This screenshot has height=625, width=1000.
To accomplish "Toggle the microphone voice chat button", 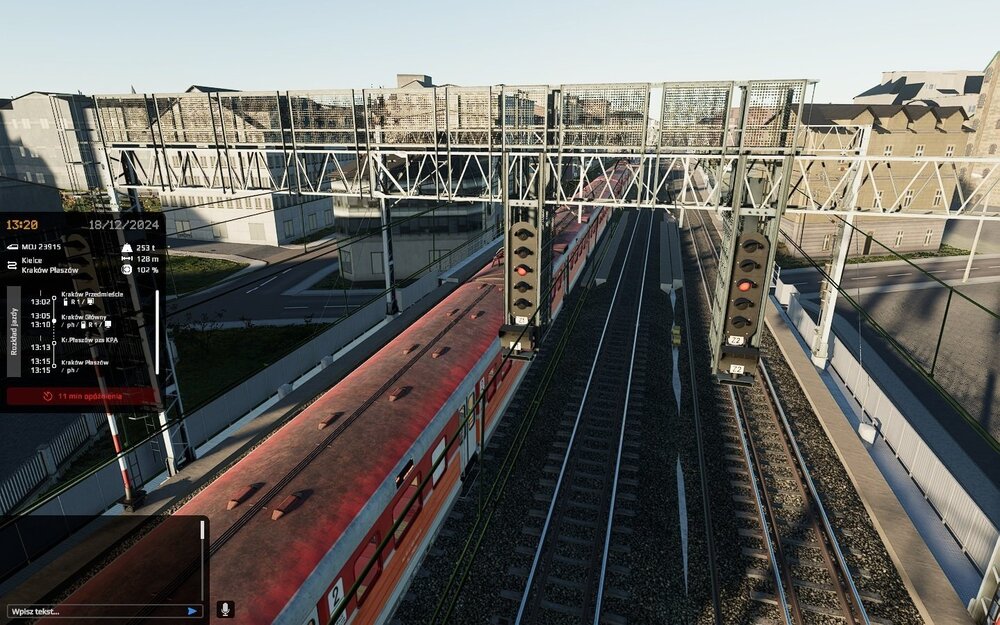I will click(225, 609).
